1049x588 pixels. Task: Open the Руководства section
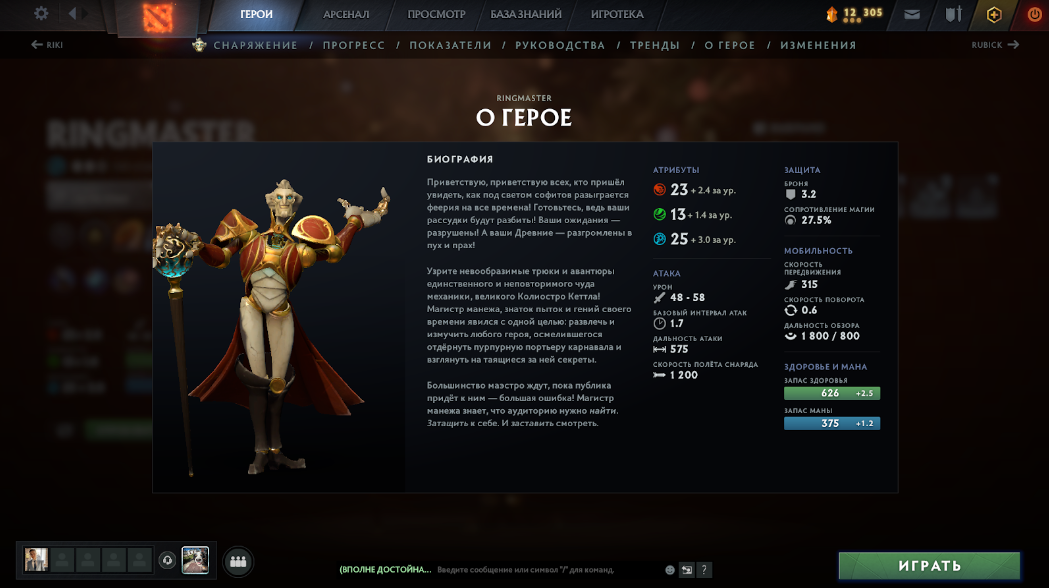(x=560, y=45)
